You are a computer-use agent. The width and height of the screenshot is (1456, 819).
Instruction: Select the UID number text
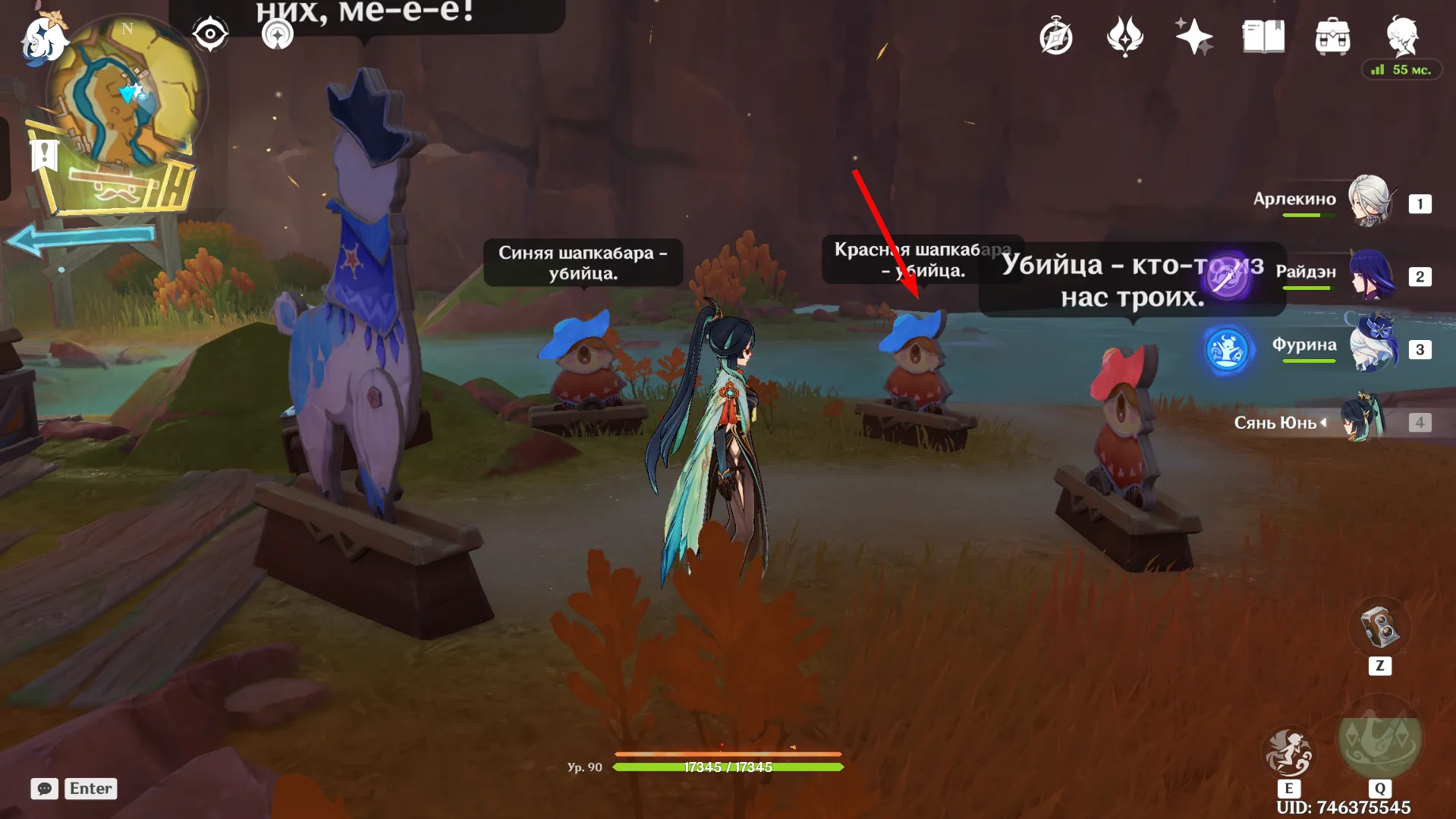pos(1343,808)
